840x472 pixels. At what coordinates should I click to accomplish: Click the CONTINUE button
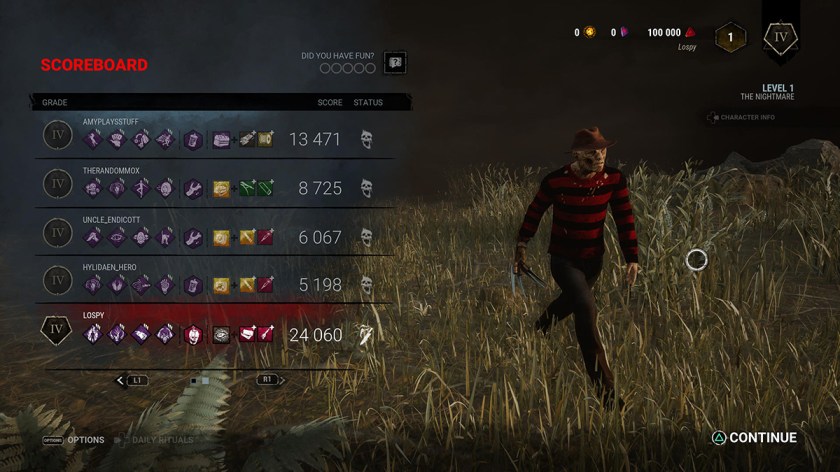pyautogui.click(x=754, y=438)
